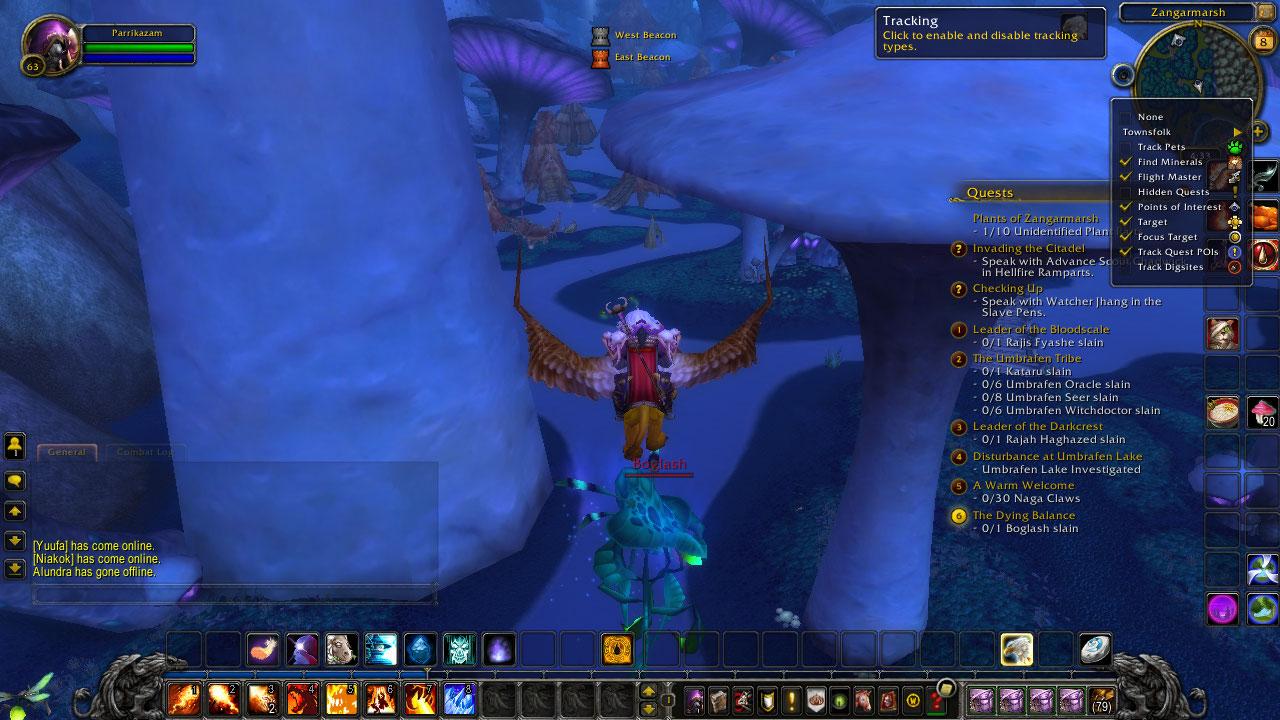Screen dimensions: 1280x720
Task: Select The Umbrafen Tribe quest in tracker
Action: 1026,358
